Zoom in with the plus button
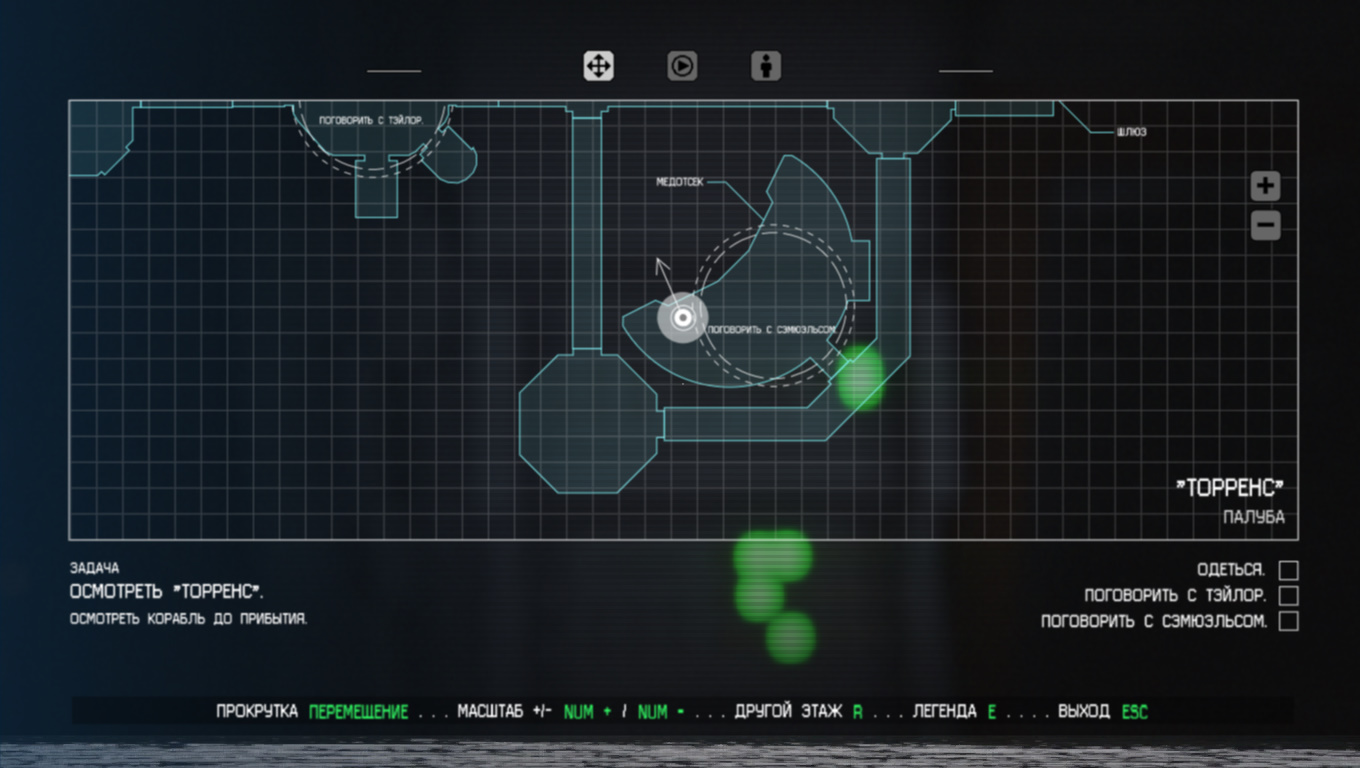 1265,185
